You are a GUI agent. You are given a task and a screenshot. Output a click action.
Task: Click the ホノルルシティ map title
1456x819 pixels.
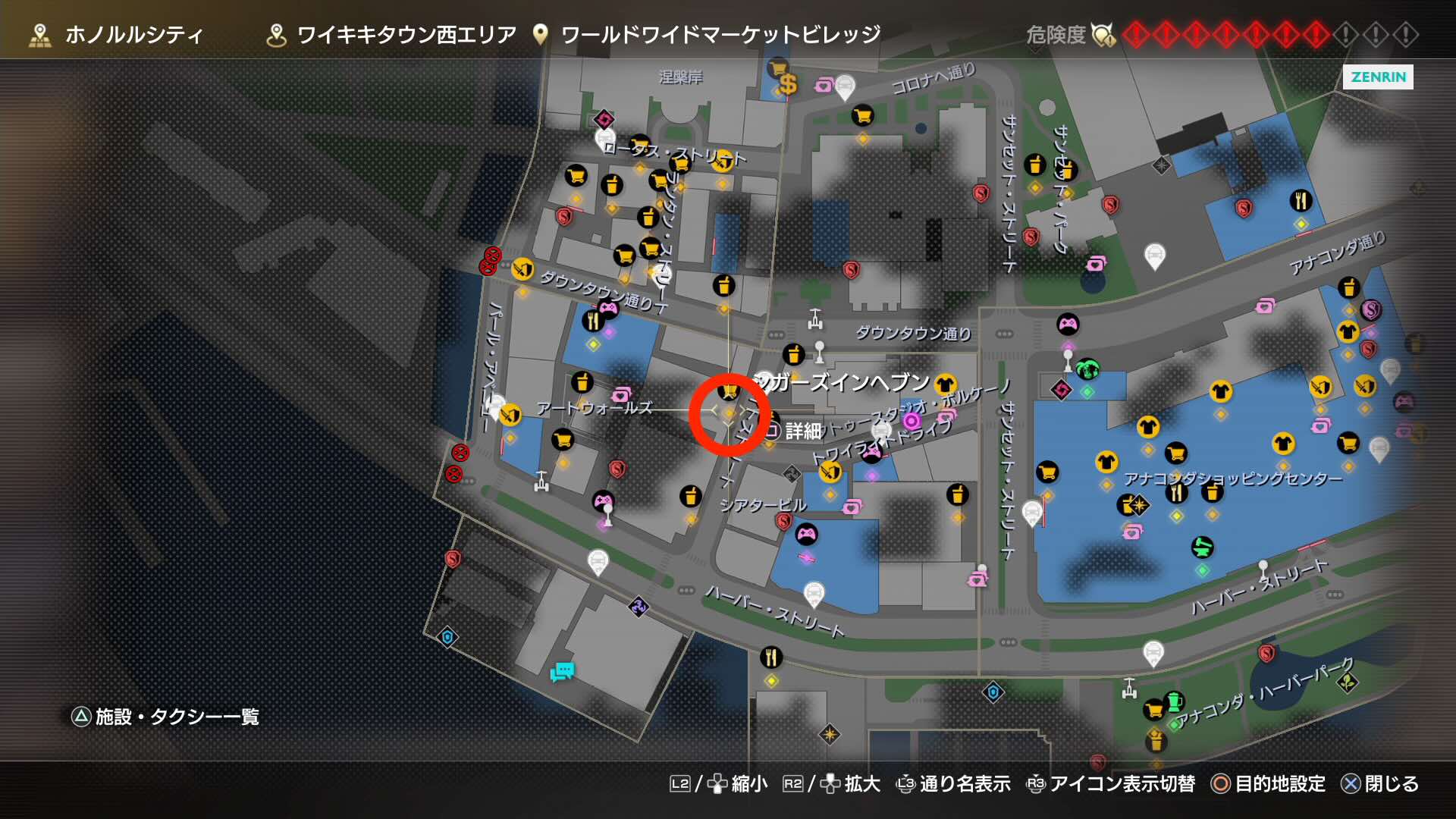(x=133, y=33)
